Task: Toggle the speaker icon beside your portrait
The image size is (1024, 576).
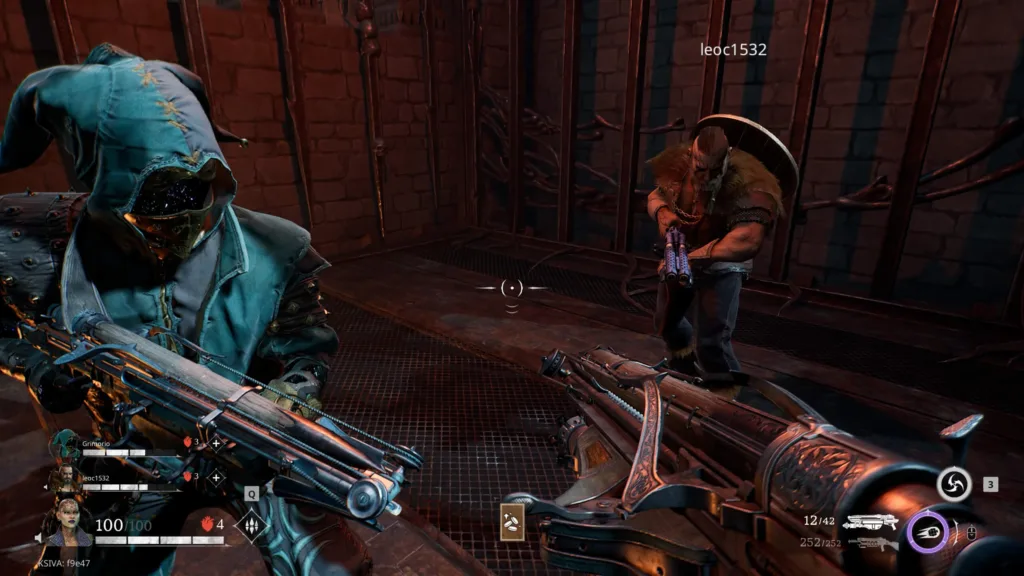Action: (x=40, y=538)
